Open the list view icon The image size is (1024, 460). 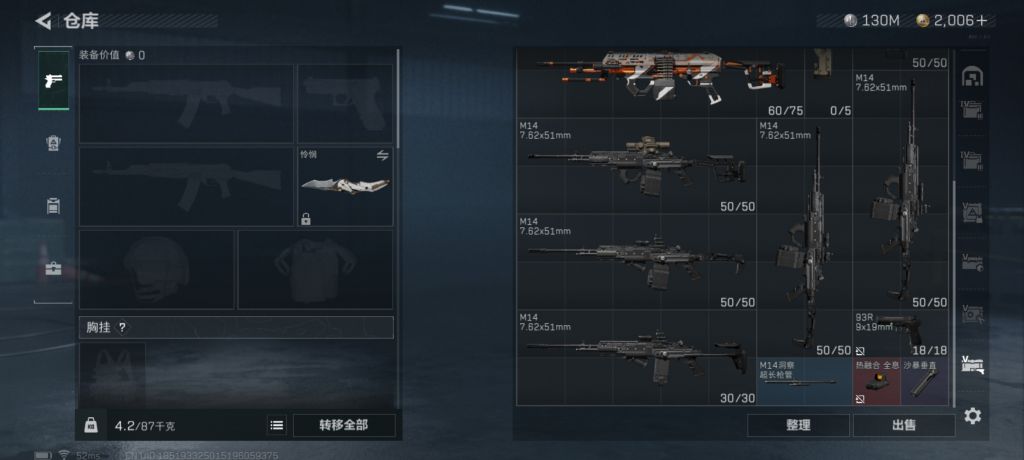pyautogui.click(x=277, y=425)
